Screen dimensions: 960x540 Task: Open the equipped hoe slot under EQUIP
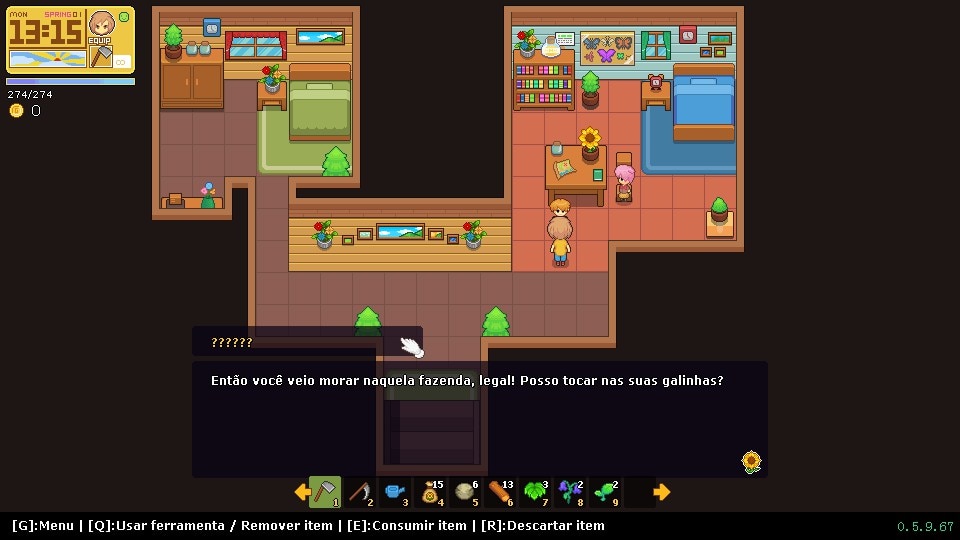tap(101, 57)
